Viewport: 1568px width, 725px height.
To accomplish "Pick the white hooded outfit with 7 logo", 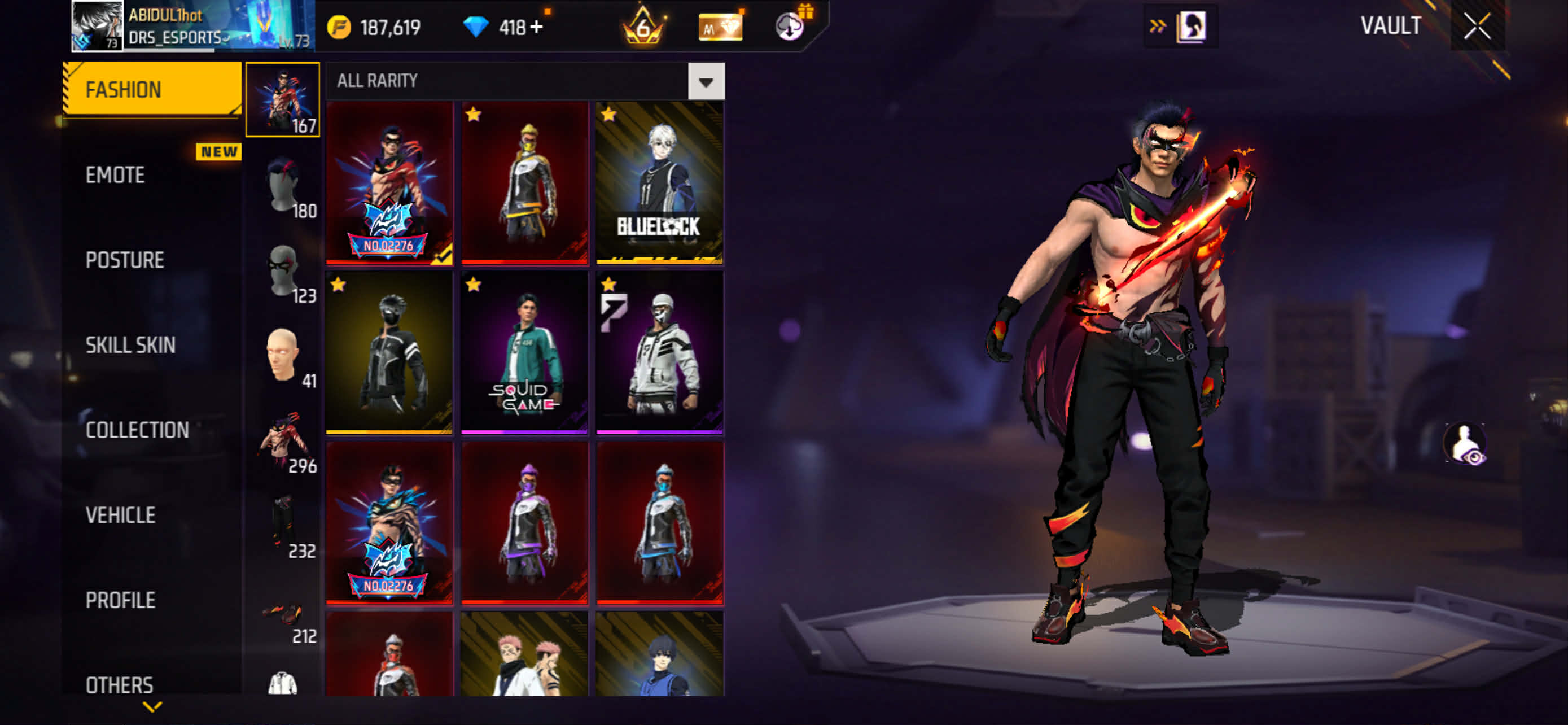I will [x=660, y=352].
